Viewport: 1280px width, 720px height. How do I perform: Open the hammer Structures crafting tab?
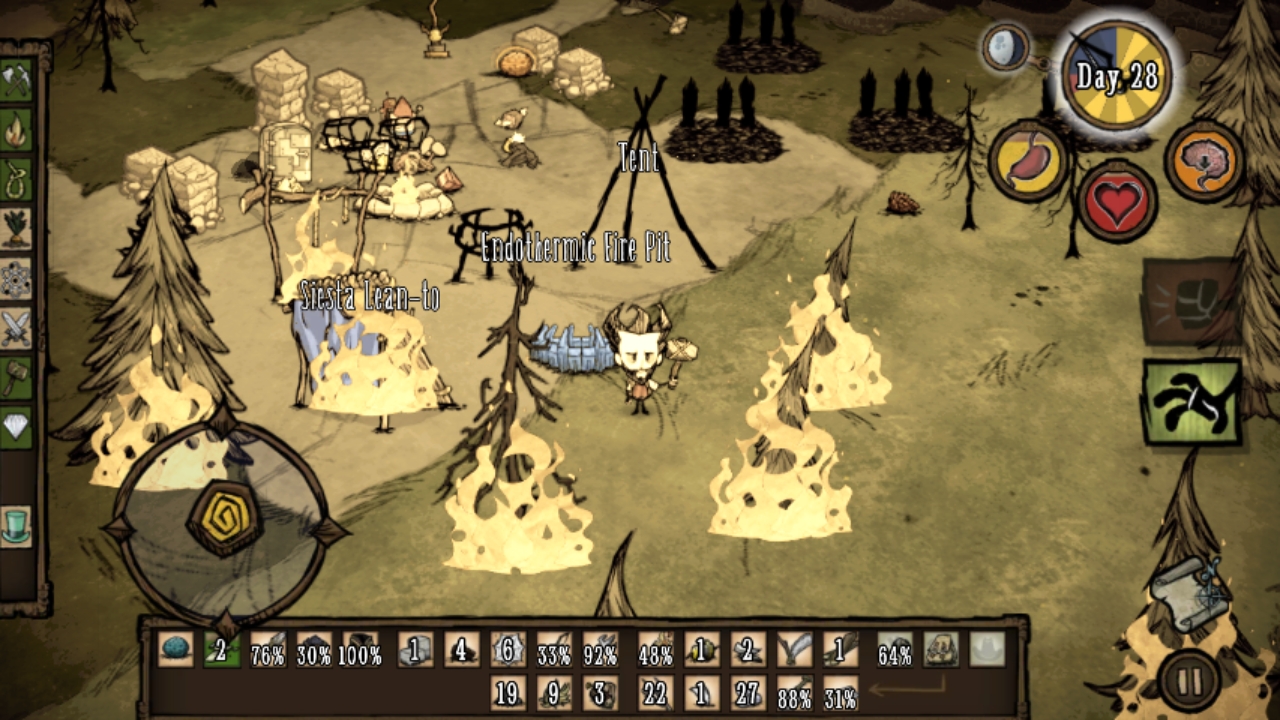coord(17,378)
